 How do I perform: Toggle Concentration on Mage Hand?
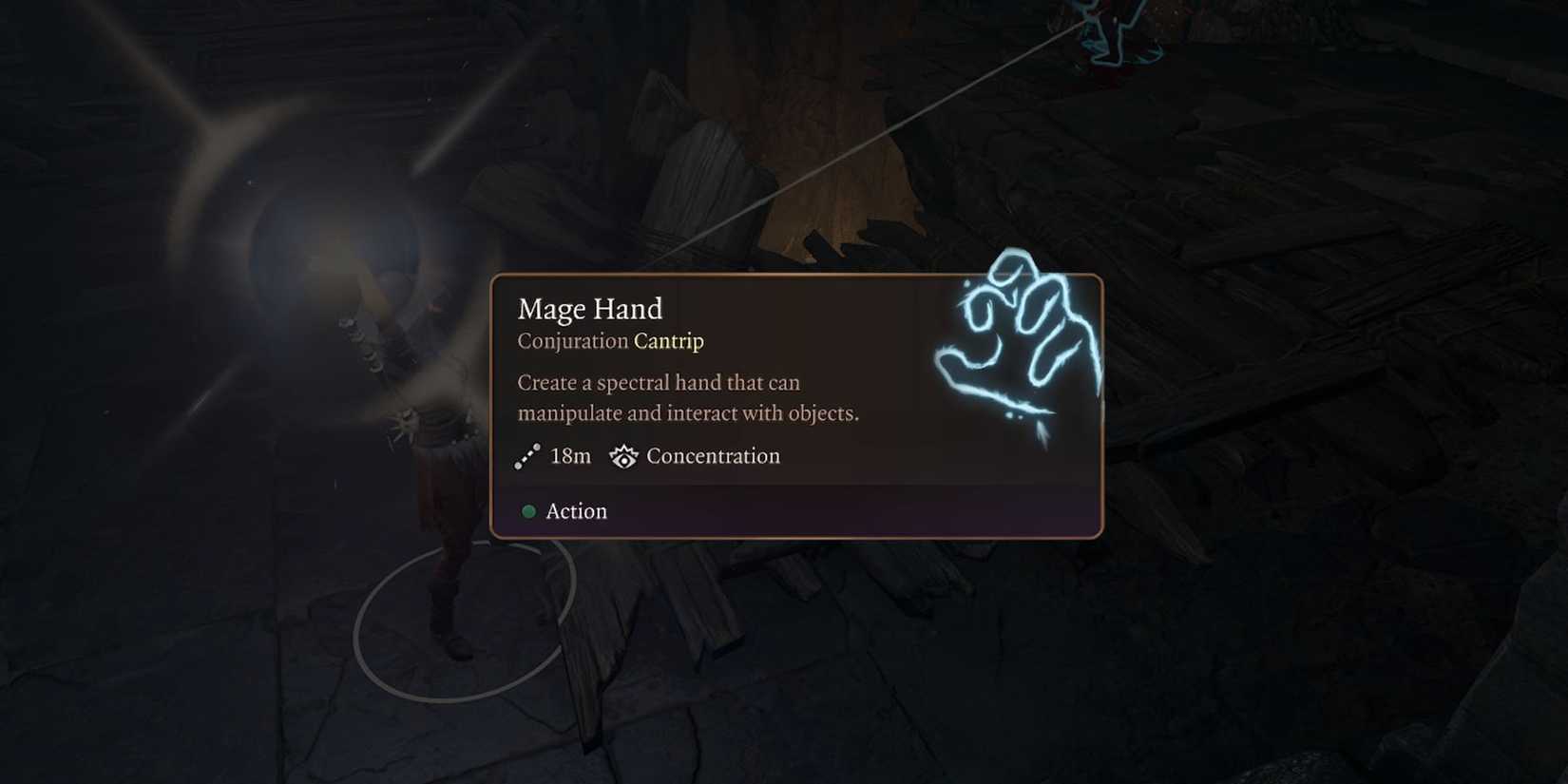[x=713, y=456]
